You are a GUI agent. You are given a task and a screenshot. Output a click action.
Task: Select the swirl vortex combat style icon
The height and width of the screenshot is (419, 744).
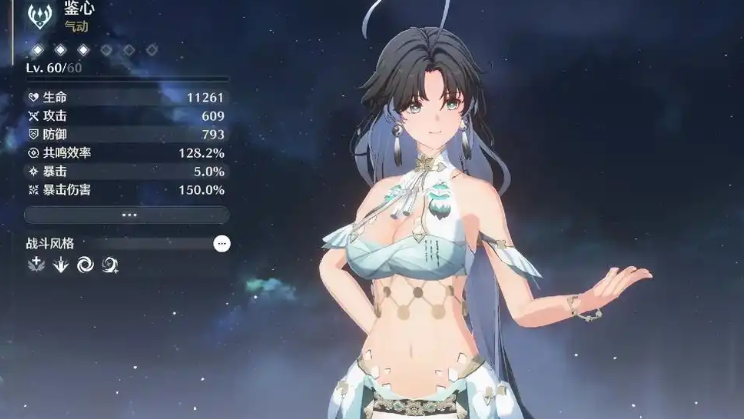pyautogui.click(x=84, y=264)
